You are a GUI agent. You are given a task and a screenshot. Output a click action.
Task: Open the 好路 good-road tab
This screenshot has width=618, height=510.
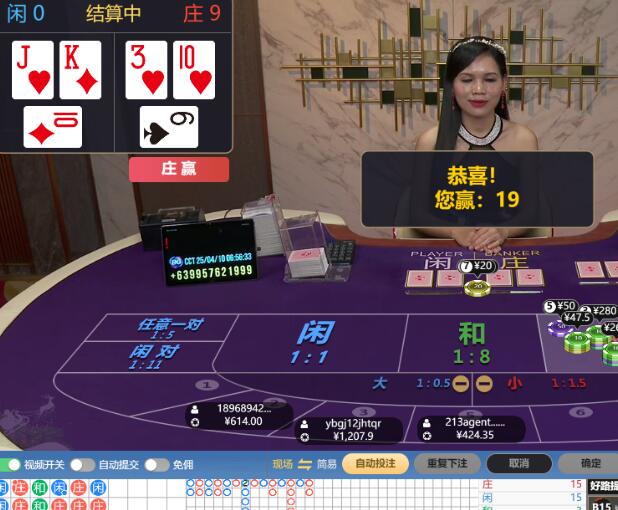click(604, 487)
